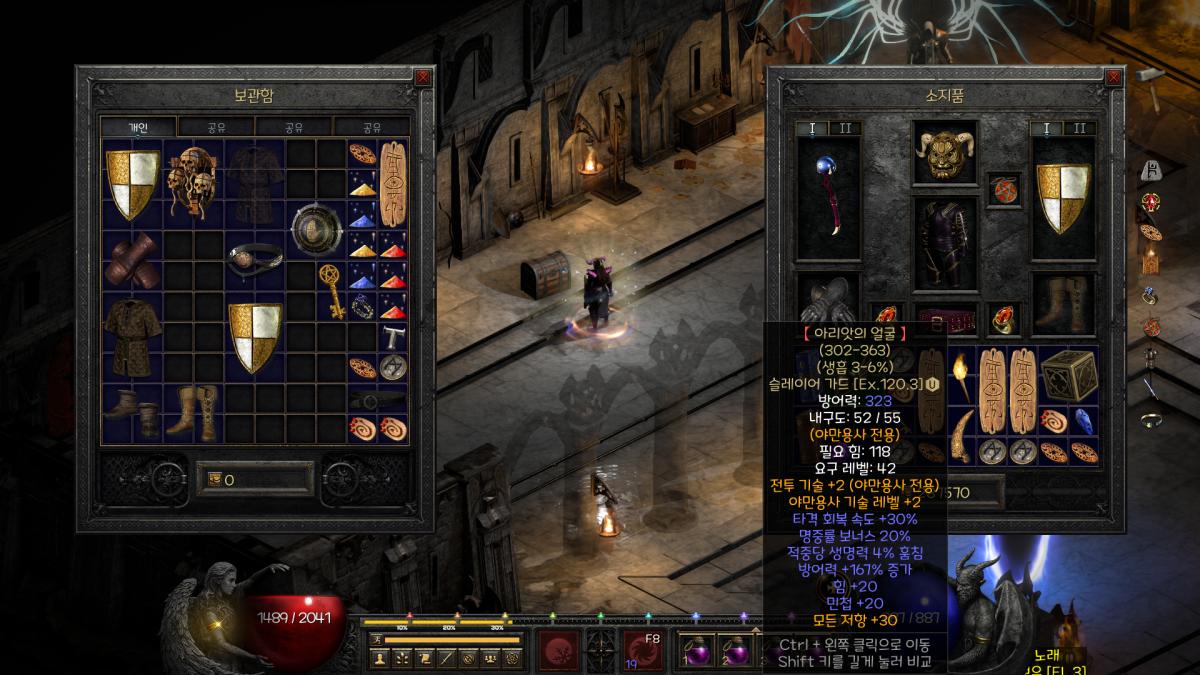Select the brown leather gloves in stash
This screenshot has width=1200, height=675.
(x=130, y=261)
